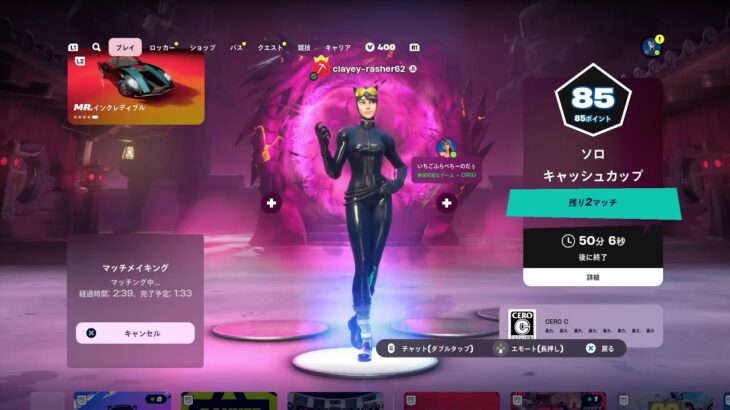This screenshot has width=730, height=410.
Task: Open 詳細 (Details) for the Cash Cup
Action: tap(592, 276)
